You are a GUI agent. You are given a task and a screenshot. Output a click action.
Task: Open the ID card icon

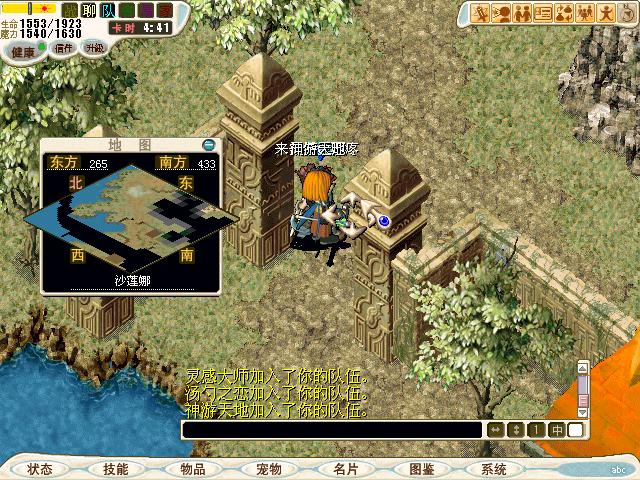click(544, 13)
